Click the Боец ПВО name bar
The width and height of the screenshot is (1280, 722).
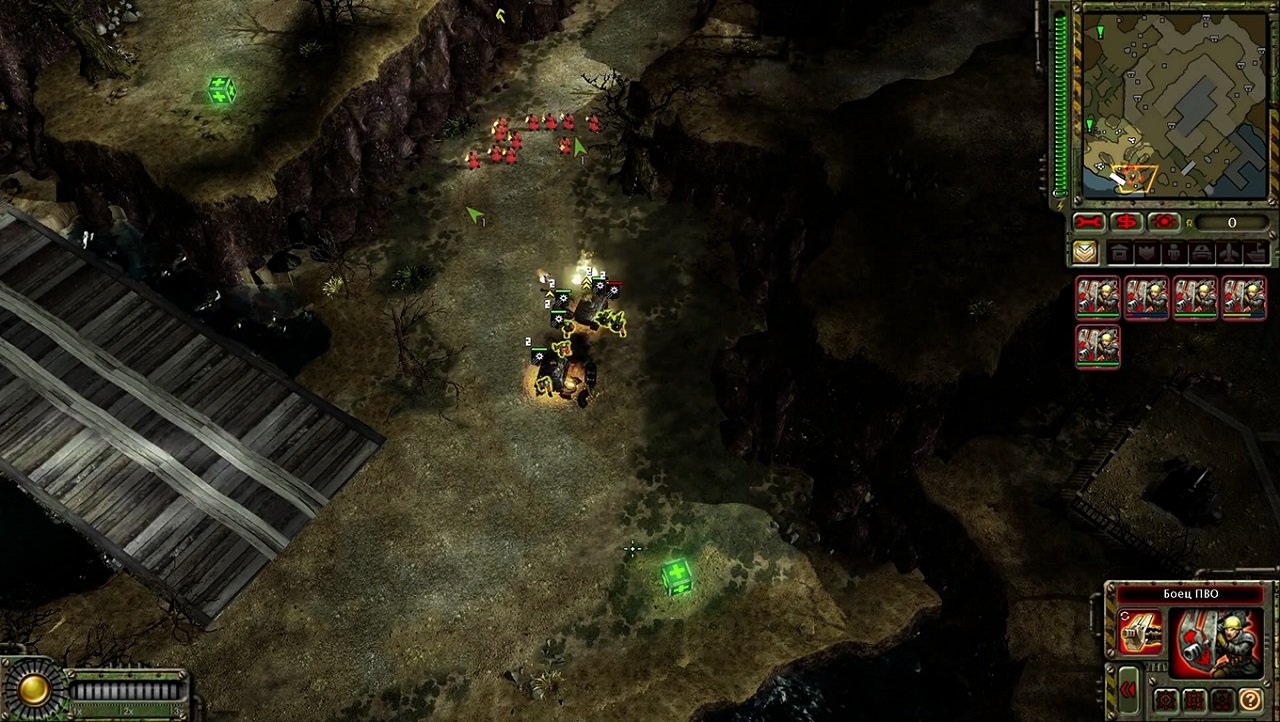pos(1192,593)
